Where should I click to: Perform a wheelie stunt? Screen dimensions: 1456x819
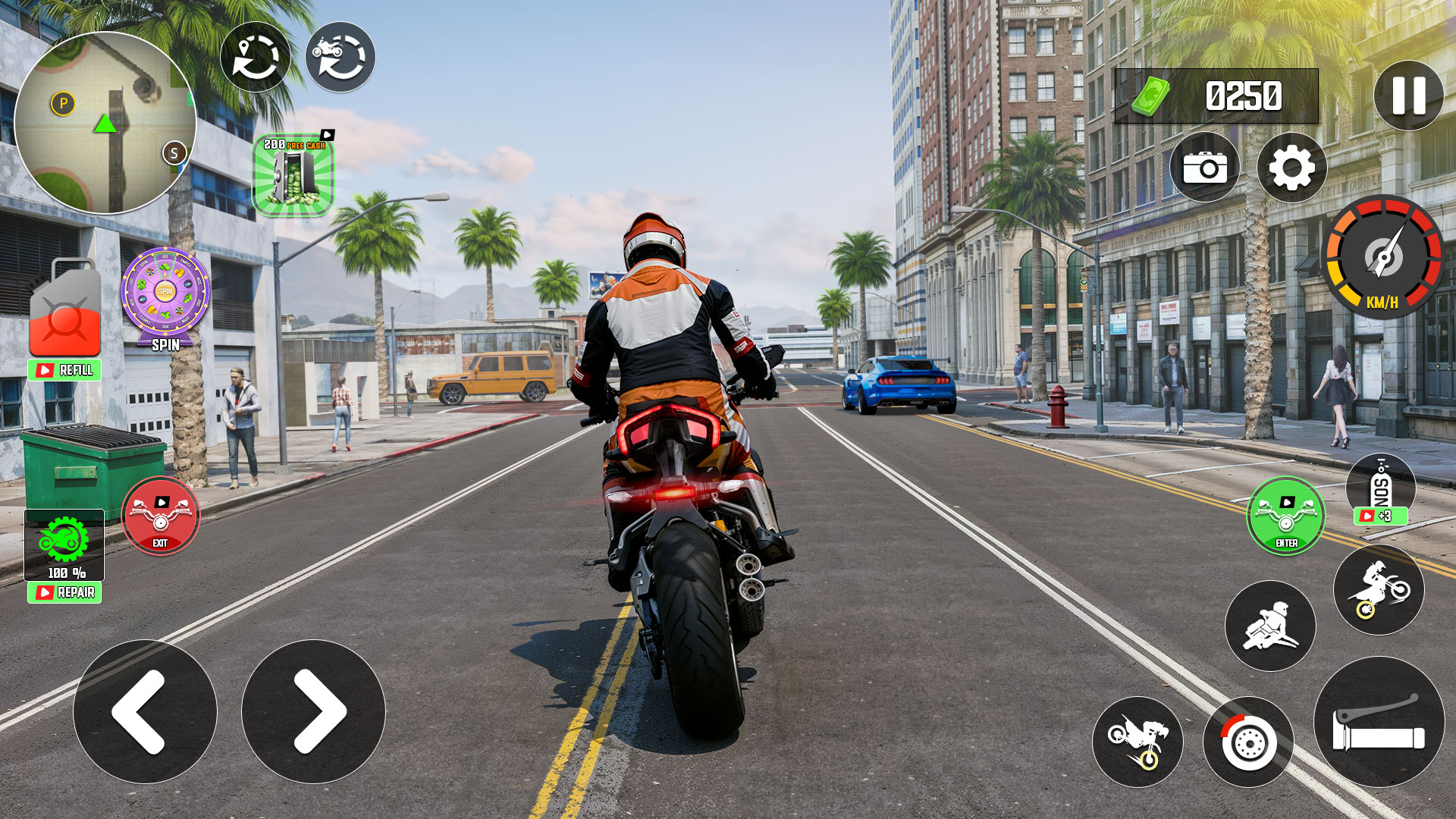[x=1378, y=589]
